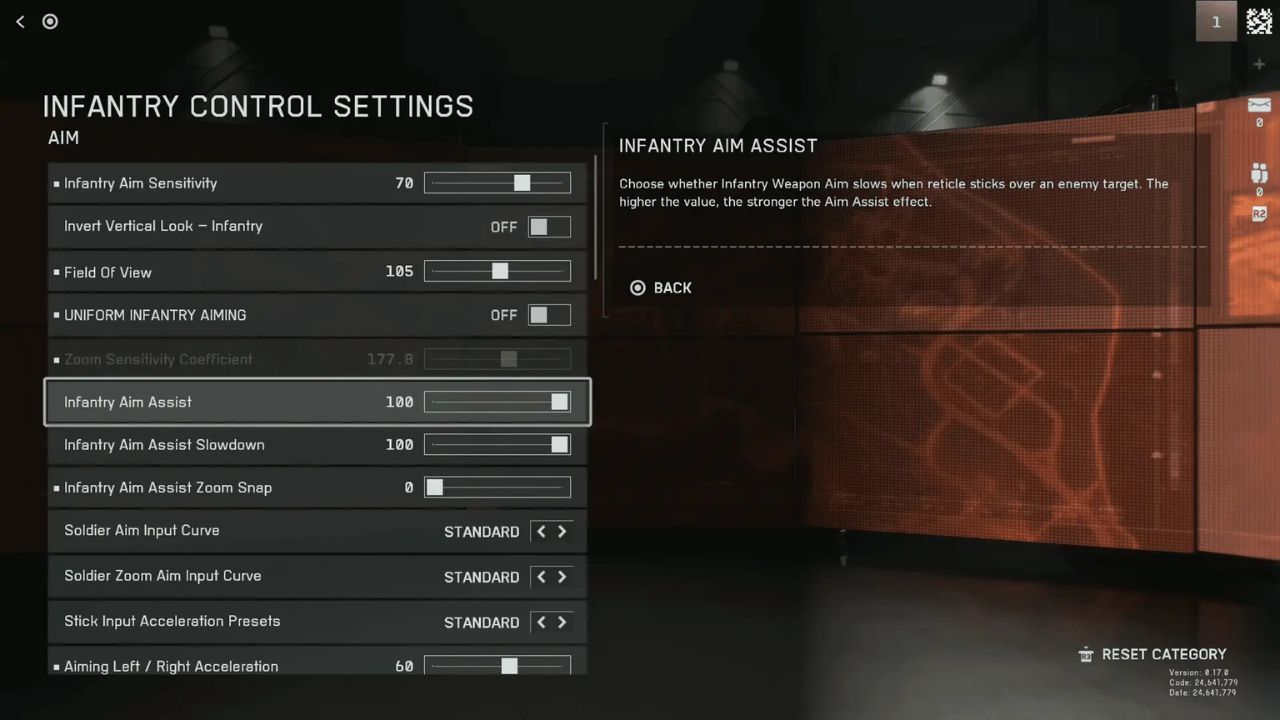This screenshot has height=720, width=1280.
Task: Click RESET CATEGORY at the bottom right
Action: pyautogui.click(x=1164, y=654)
